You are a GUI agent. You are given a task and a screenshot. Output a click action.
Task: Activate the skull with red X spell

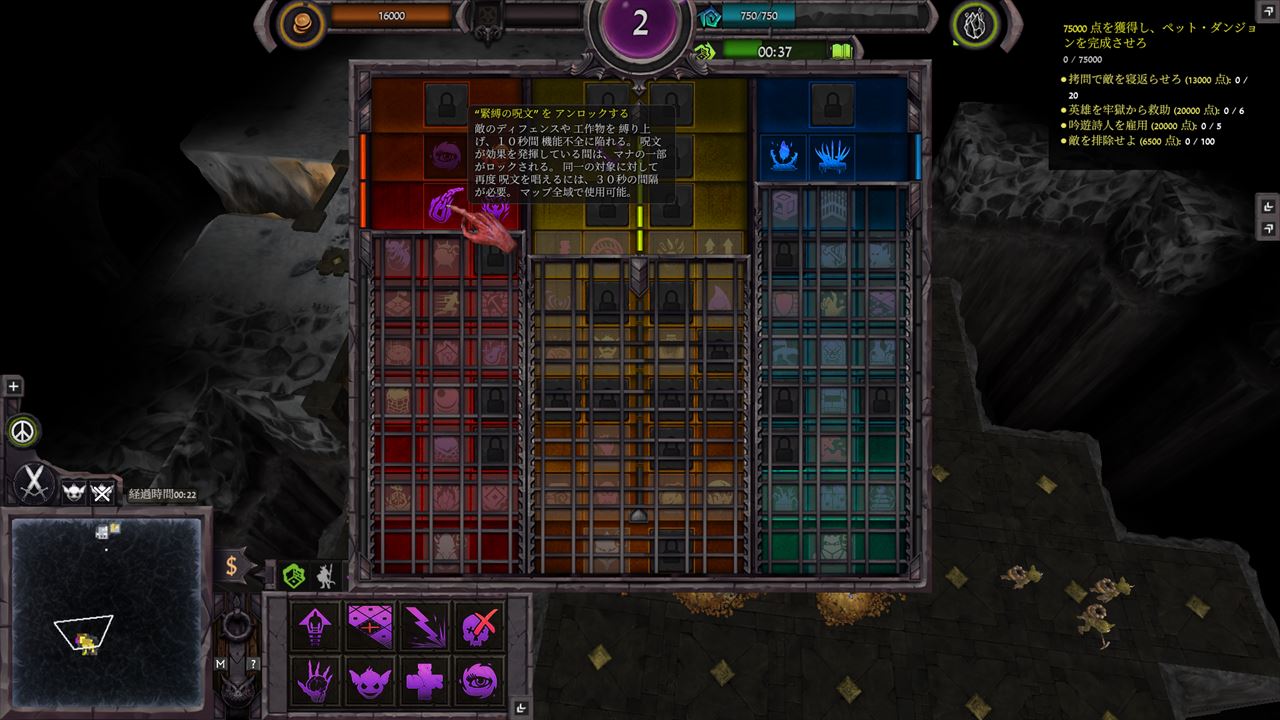click(x=478, y=627)
